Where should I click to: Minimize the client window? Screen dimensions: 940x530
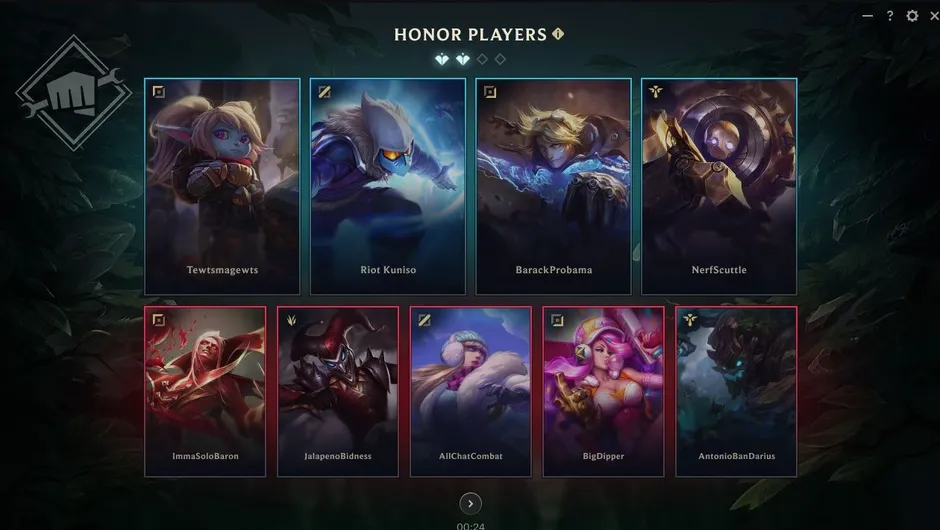tap(867, 16)
